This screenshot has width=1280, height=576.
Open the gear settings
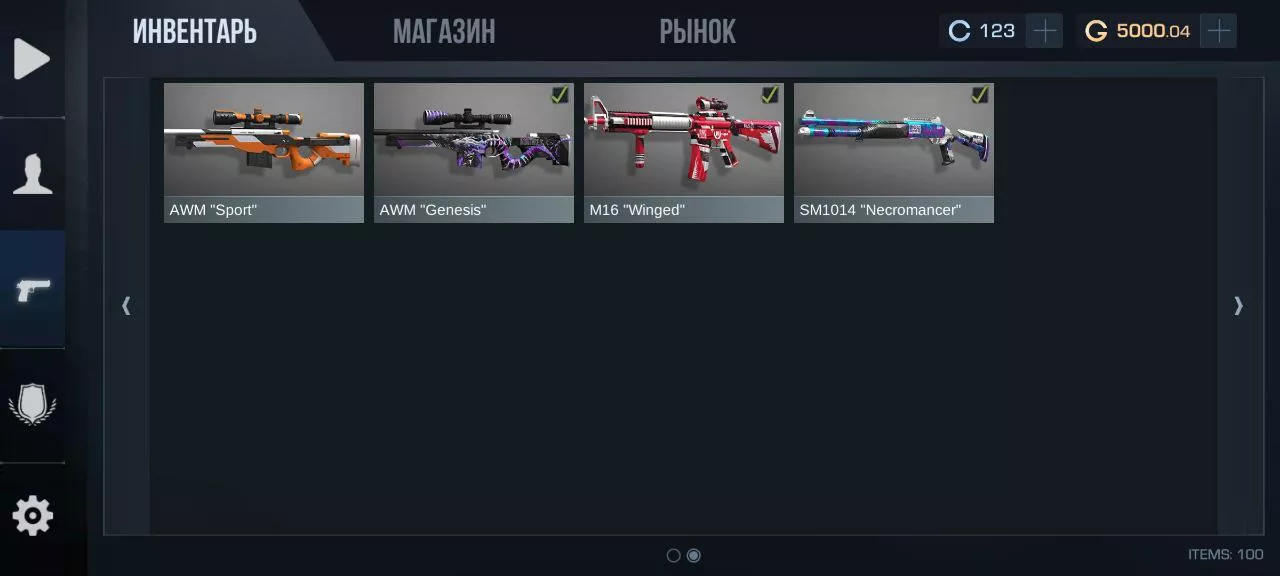(x=32, y=517)
